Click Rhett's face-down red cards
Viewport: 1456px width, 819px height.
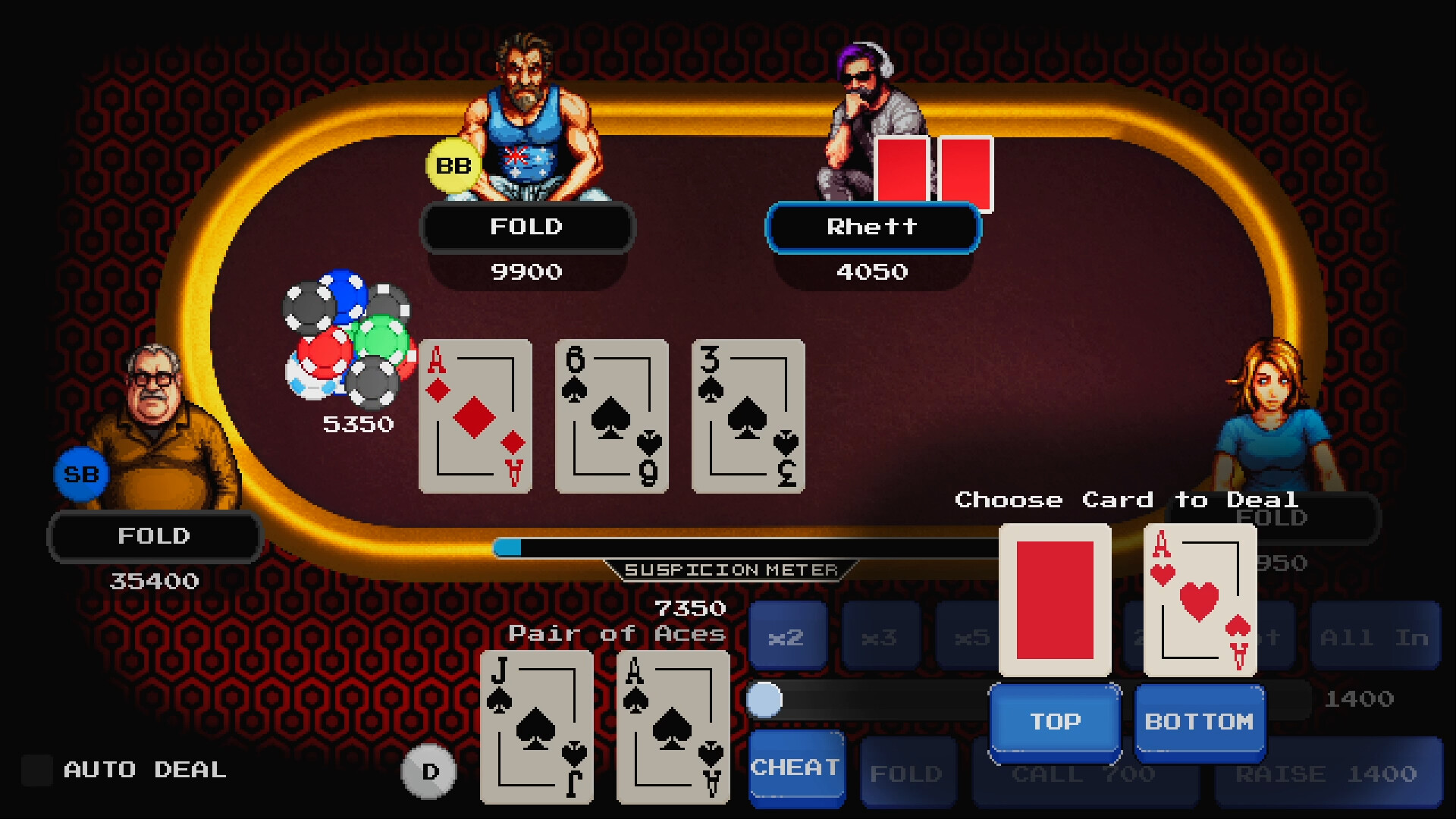click(x=933, y=171)
